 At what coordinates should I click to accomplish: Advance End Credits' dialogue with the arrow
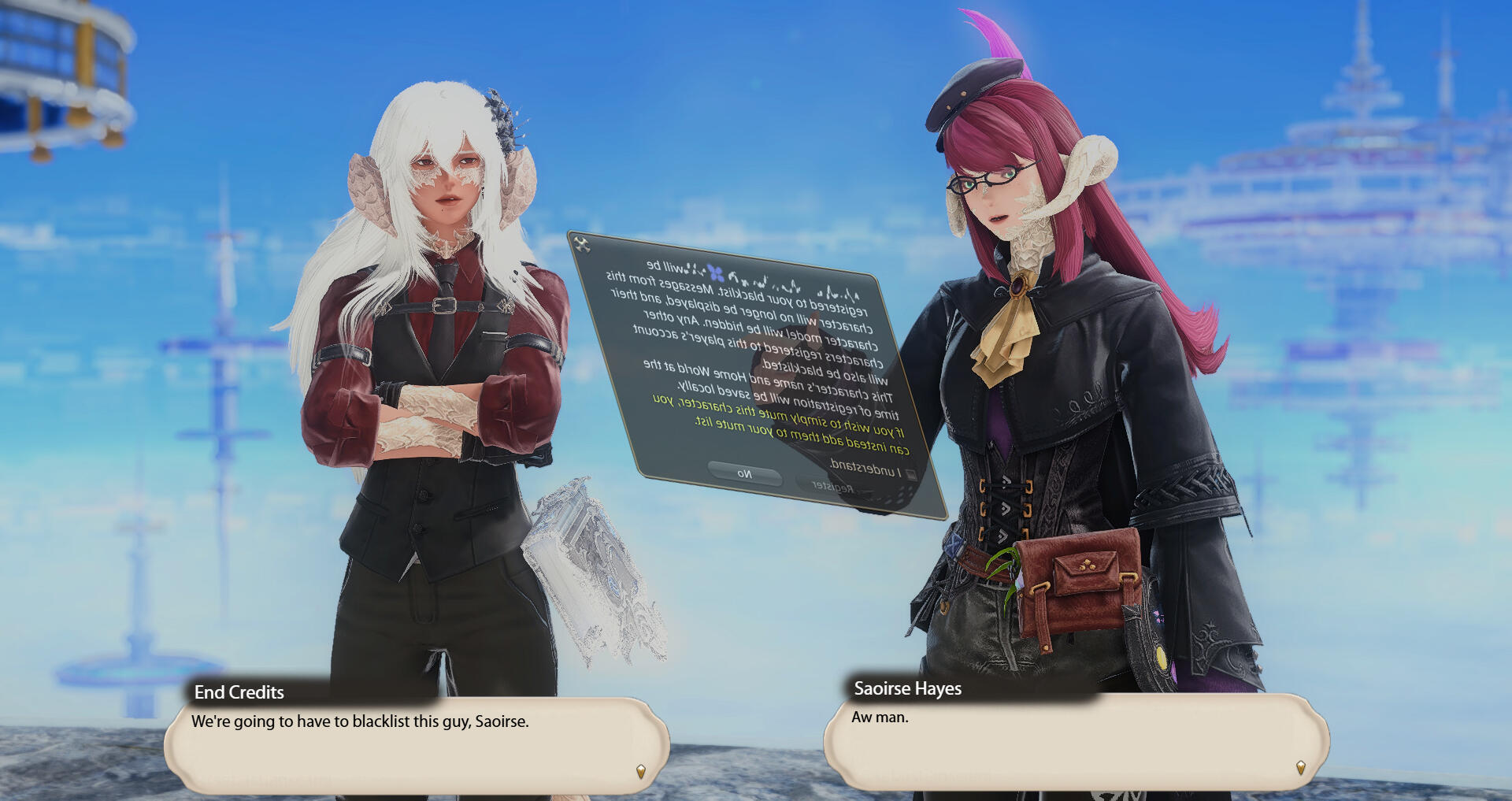tap(641, 771)
